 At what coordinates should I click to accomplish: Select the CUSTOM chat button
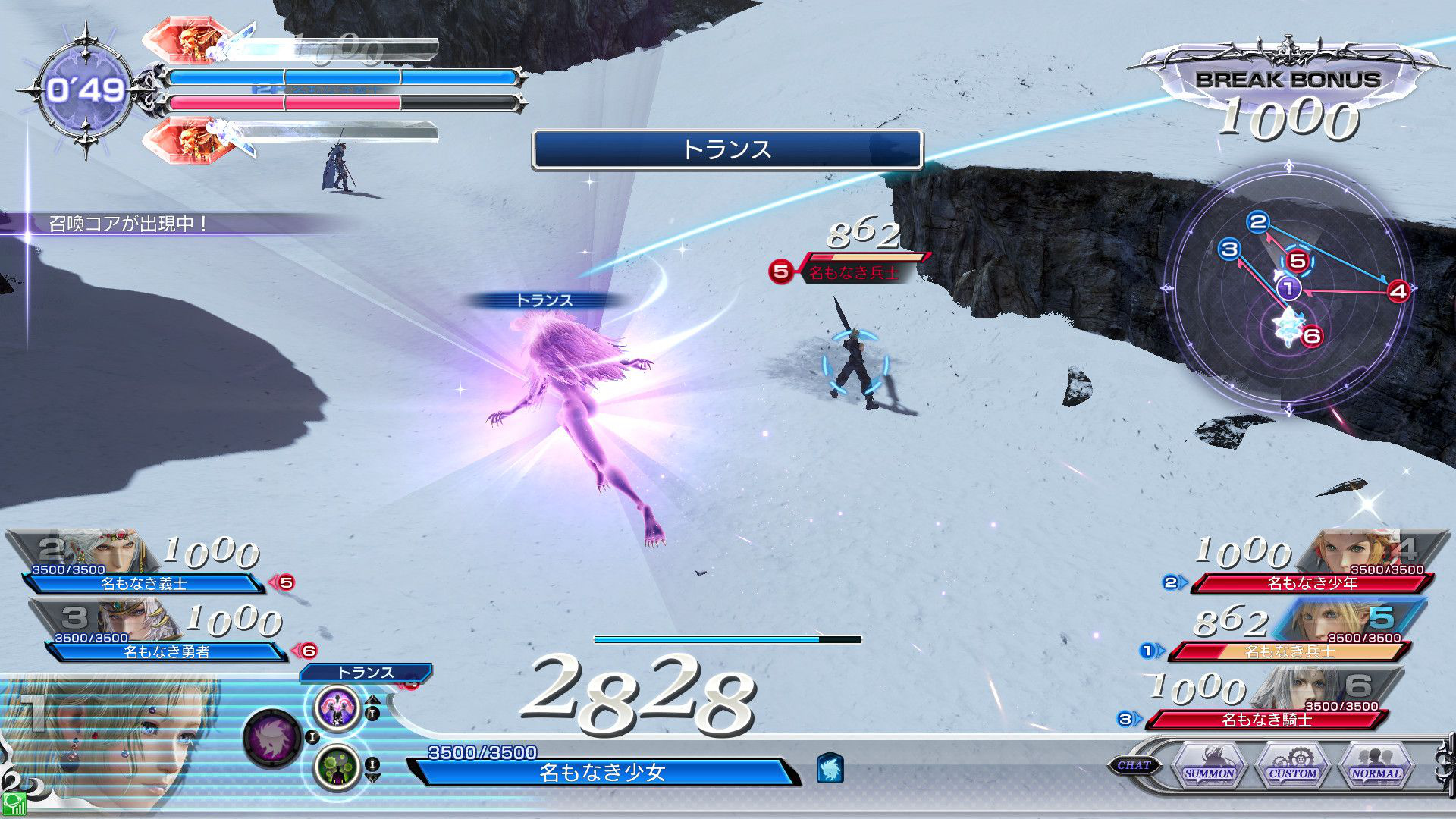point(1292,764)
